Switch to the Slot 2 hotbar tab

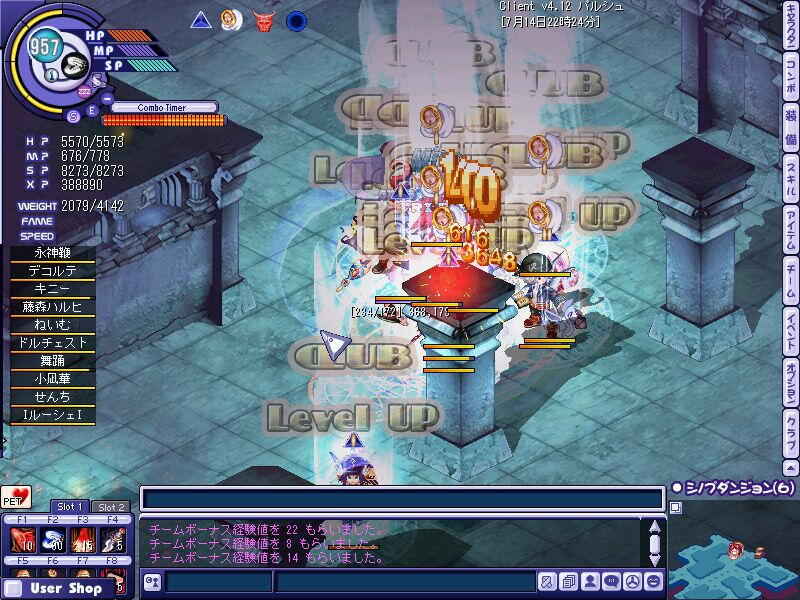tap(111, 507)
